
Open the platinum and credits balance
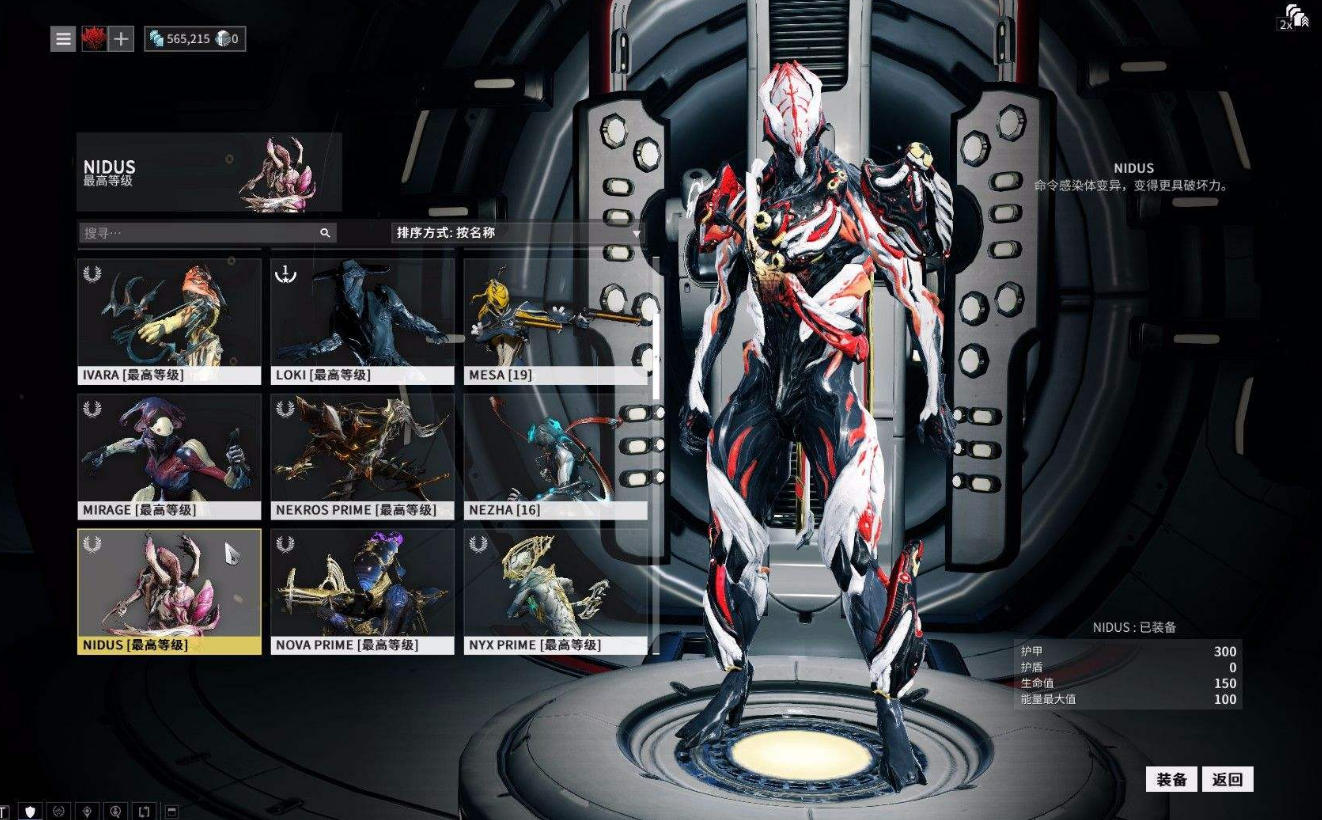click(194, 39)
